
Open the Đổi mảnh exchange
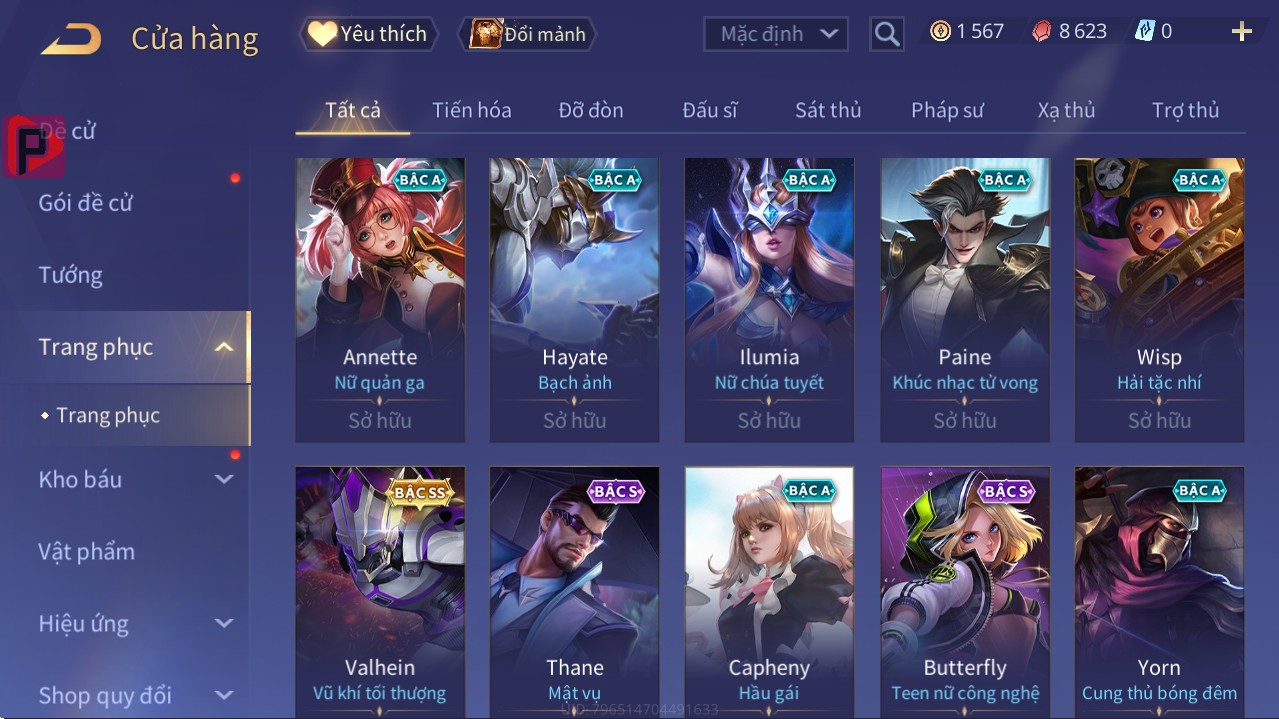point(527,34)
